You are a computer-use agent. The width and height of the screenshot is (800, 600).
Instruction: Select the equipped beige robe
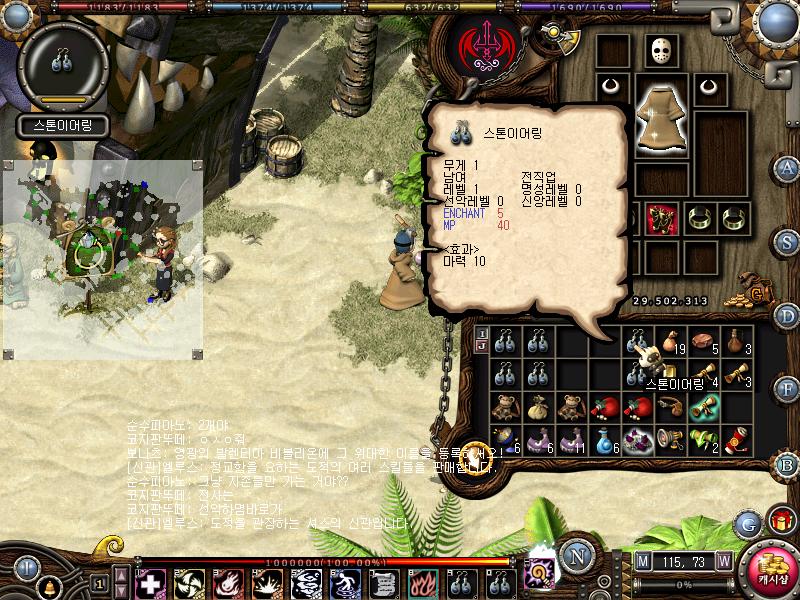[x=660, y=118]
